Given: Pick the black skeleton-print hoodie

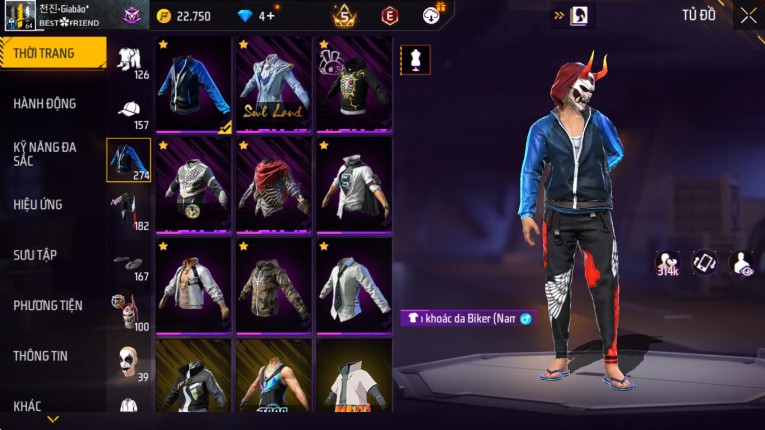Looking at the screenshot, I should click(353, 85).
